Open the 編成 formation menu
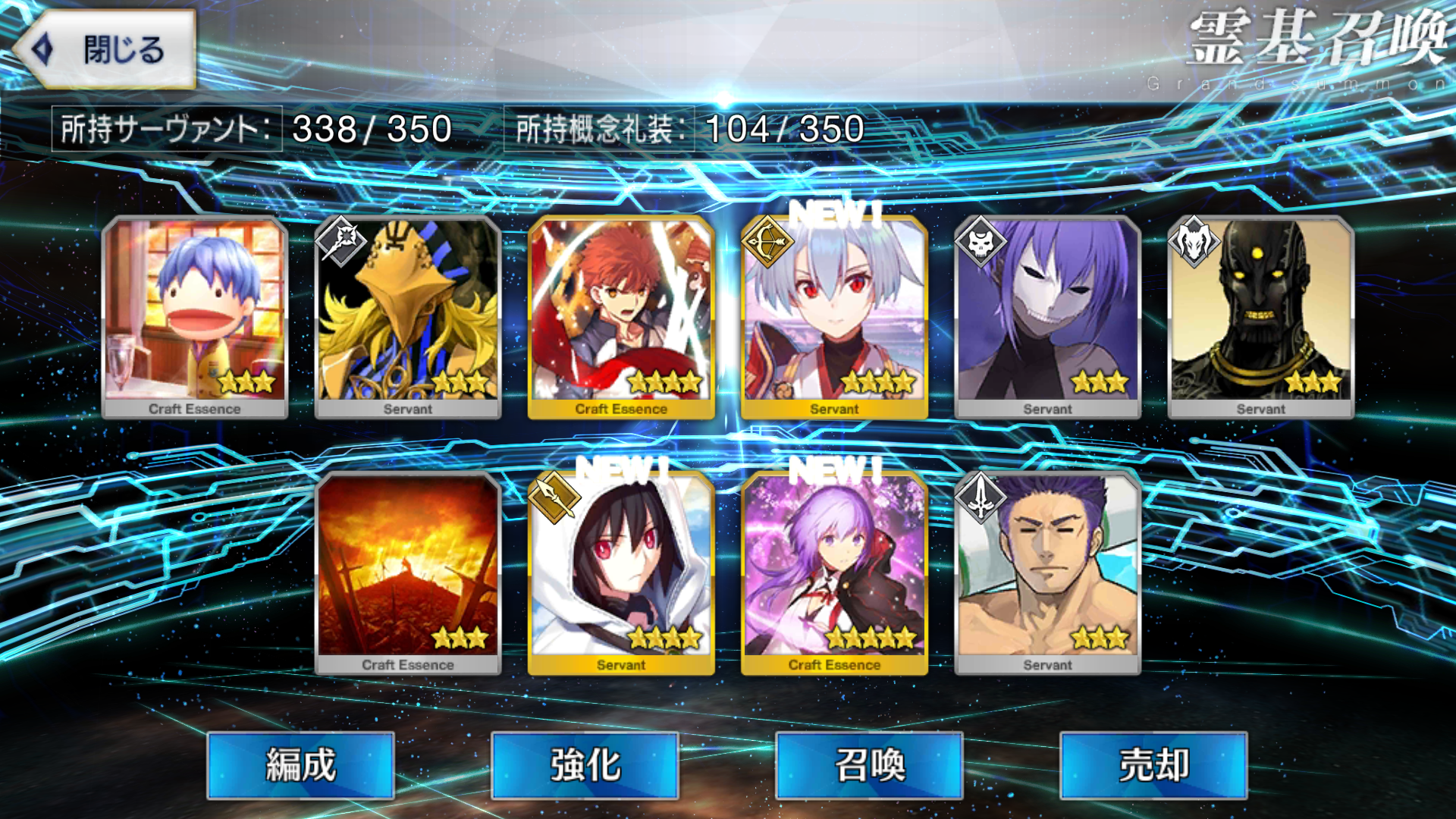Screen dimensions: 1456x819 (x=300, y=764)
